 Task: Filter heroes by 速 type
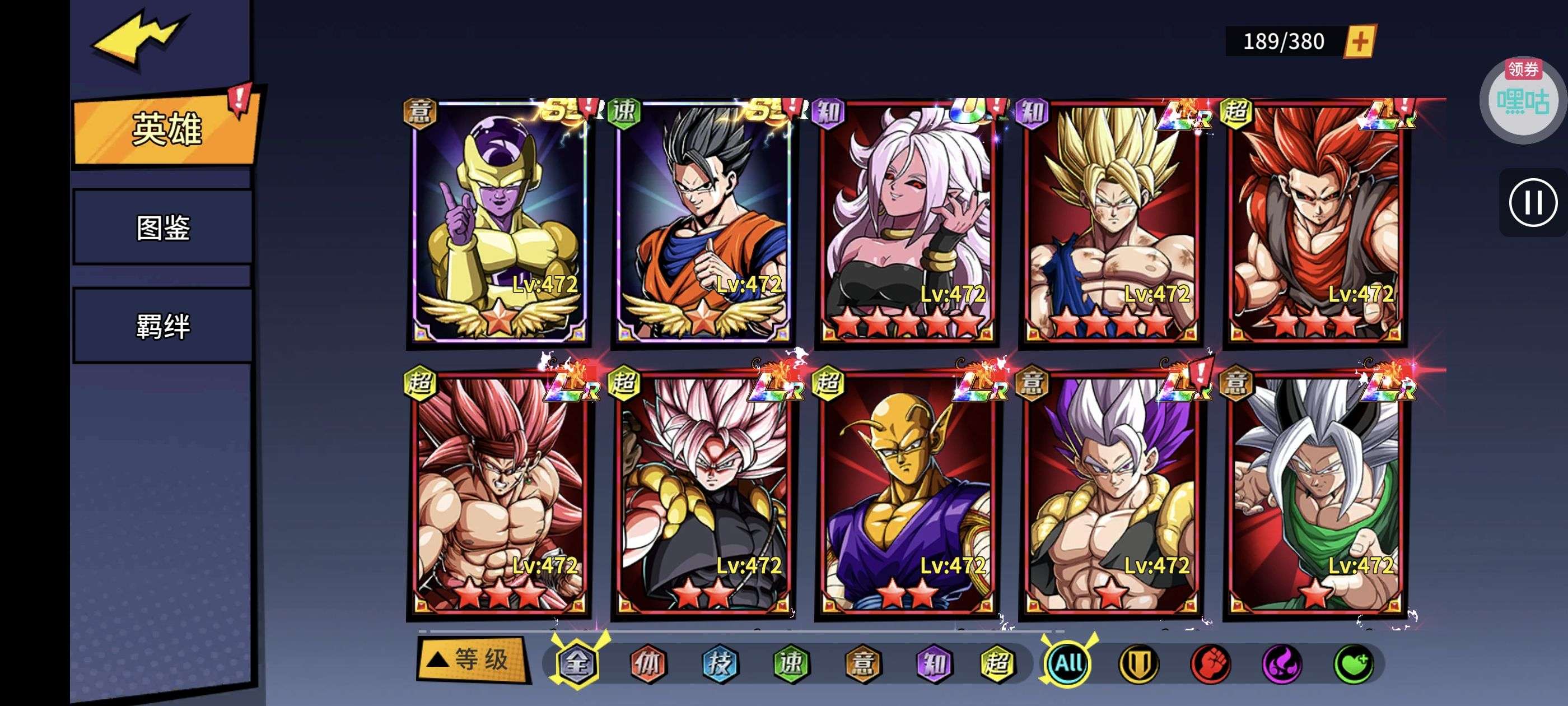[791, 663]
